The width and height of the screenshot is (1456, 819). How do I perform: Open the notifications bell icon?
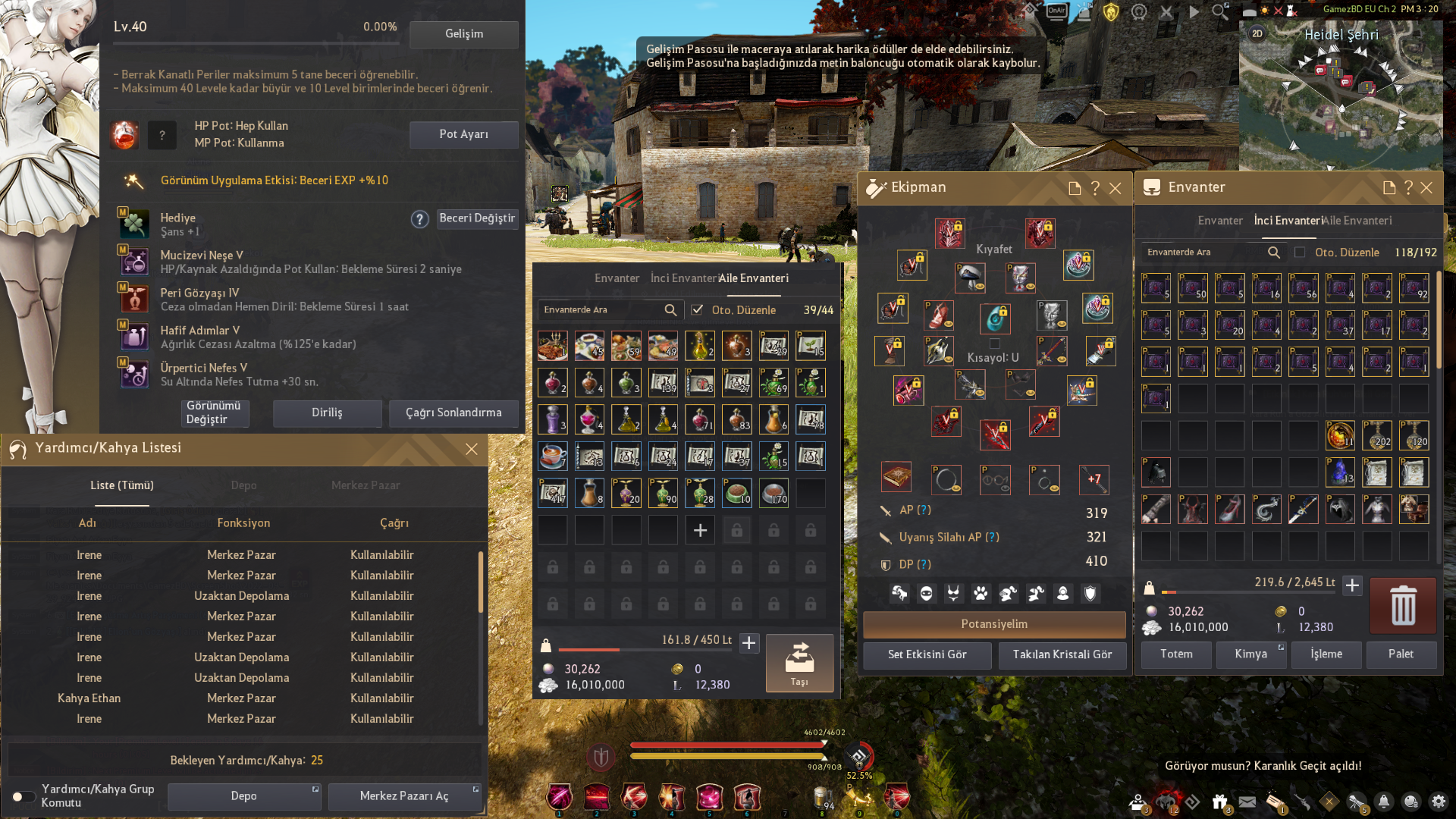point(1383,802)
